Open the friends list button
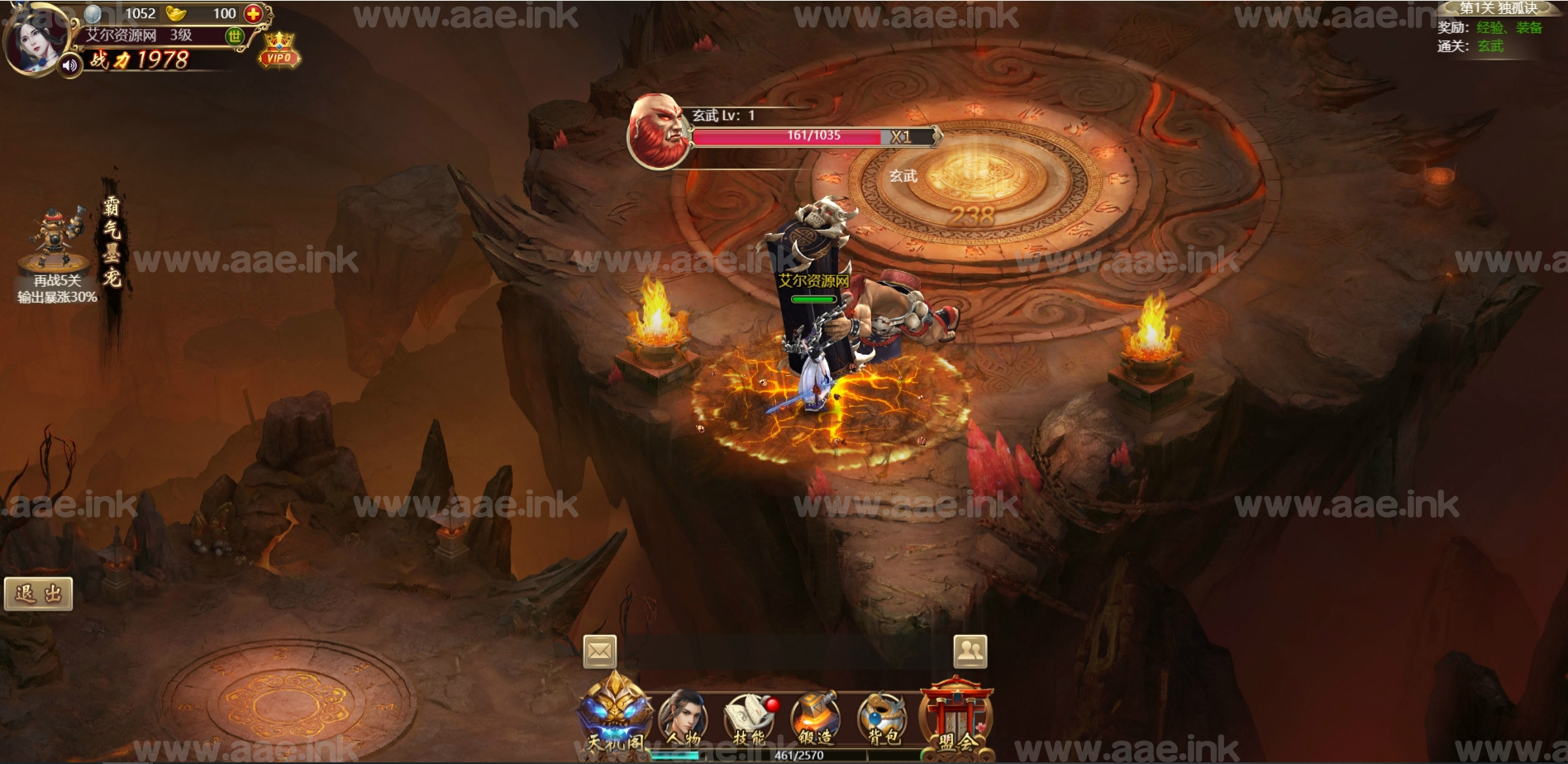This screenshot has height=764, width=1568. point(970,652)
